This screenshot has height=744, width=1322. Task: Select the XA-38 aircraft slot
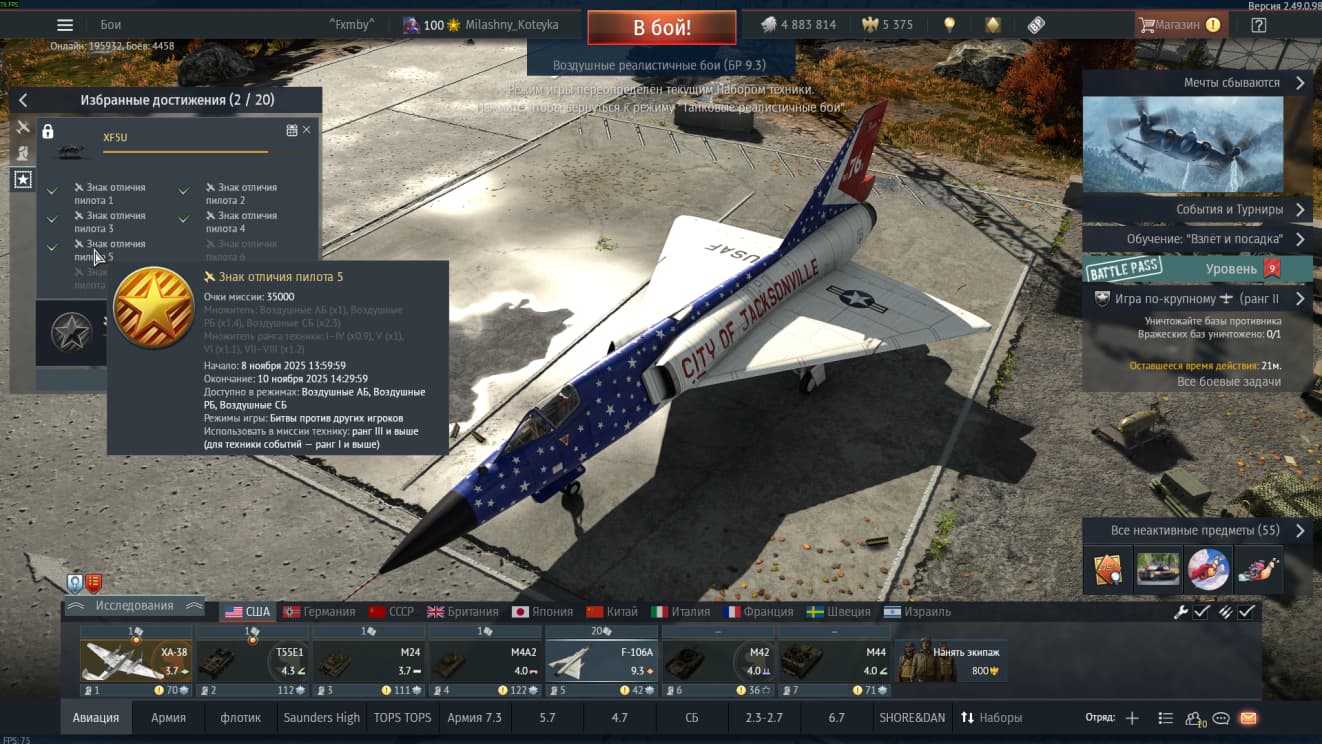pos(136,661)
